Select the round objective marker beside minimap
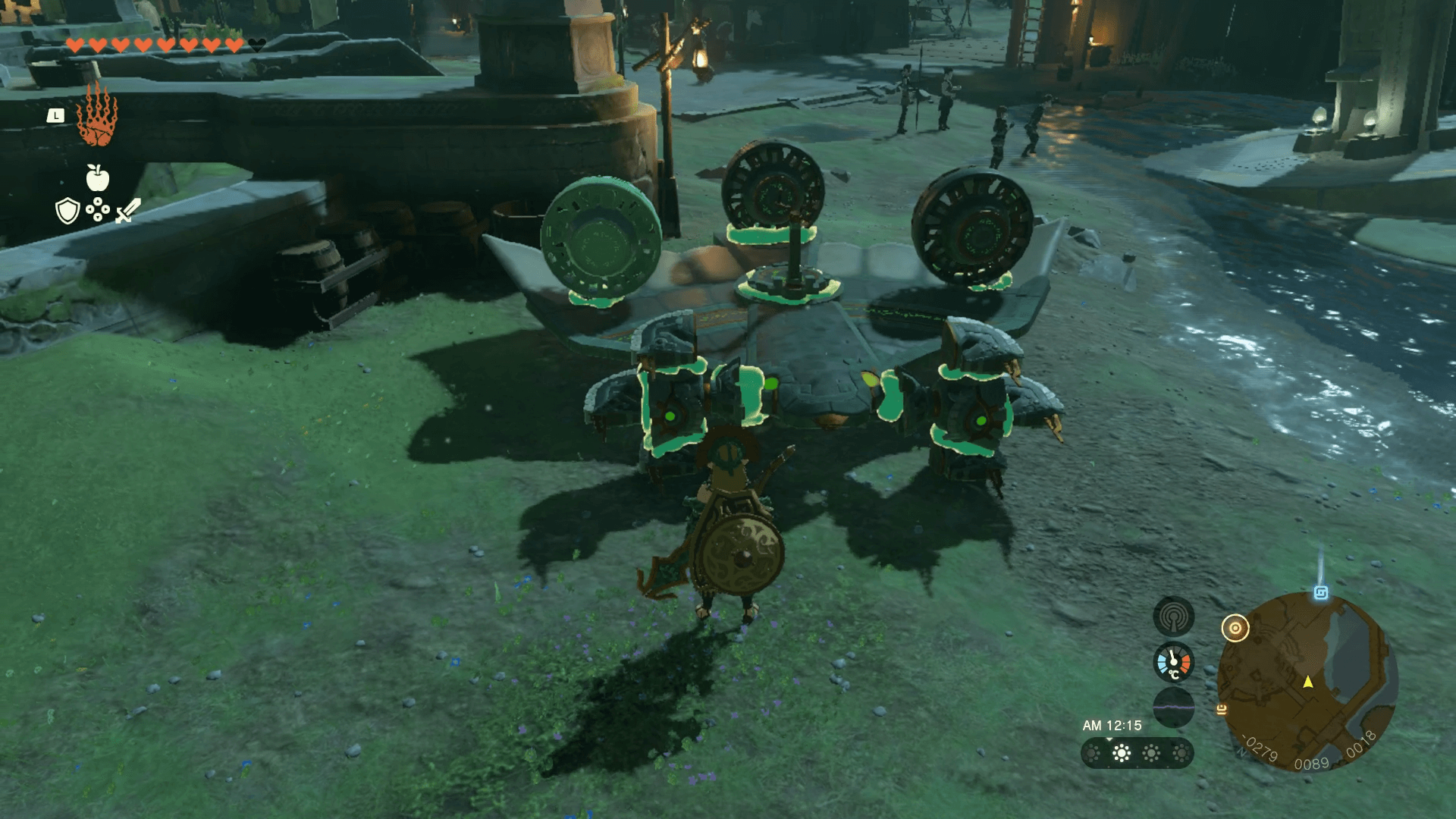Viewport: 1456px width, 819px height. 1235,628
